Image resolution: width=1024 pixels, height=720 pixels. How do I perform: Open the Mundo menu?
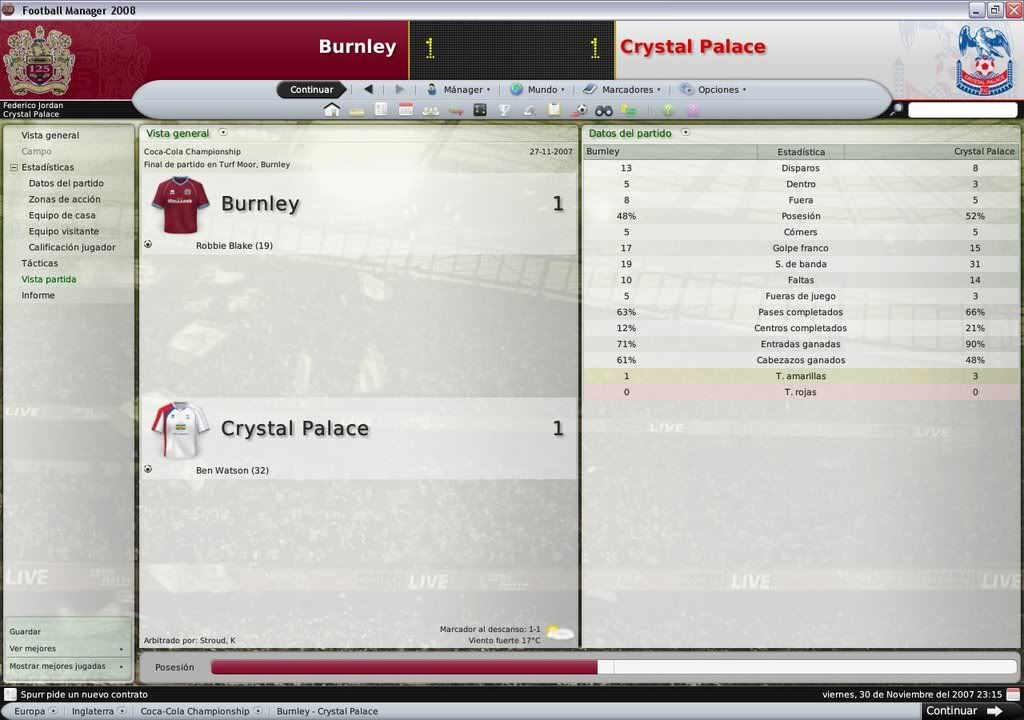(538, 90)
